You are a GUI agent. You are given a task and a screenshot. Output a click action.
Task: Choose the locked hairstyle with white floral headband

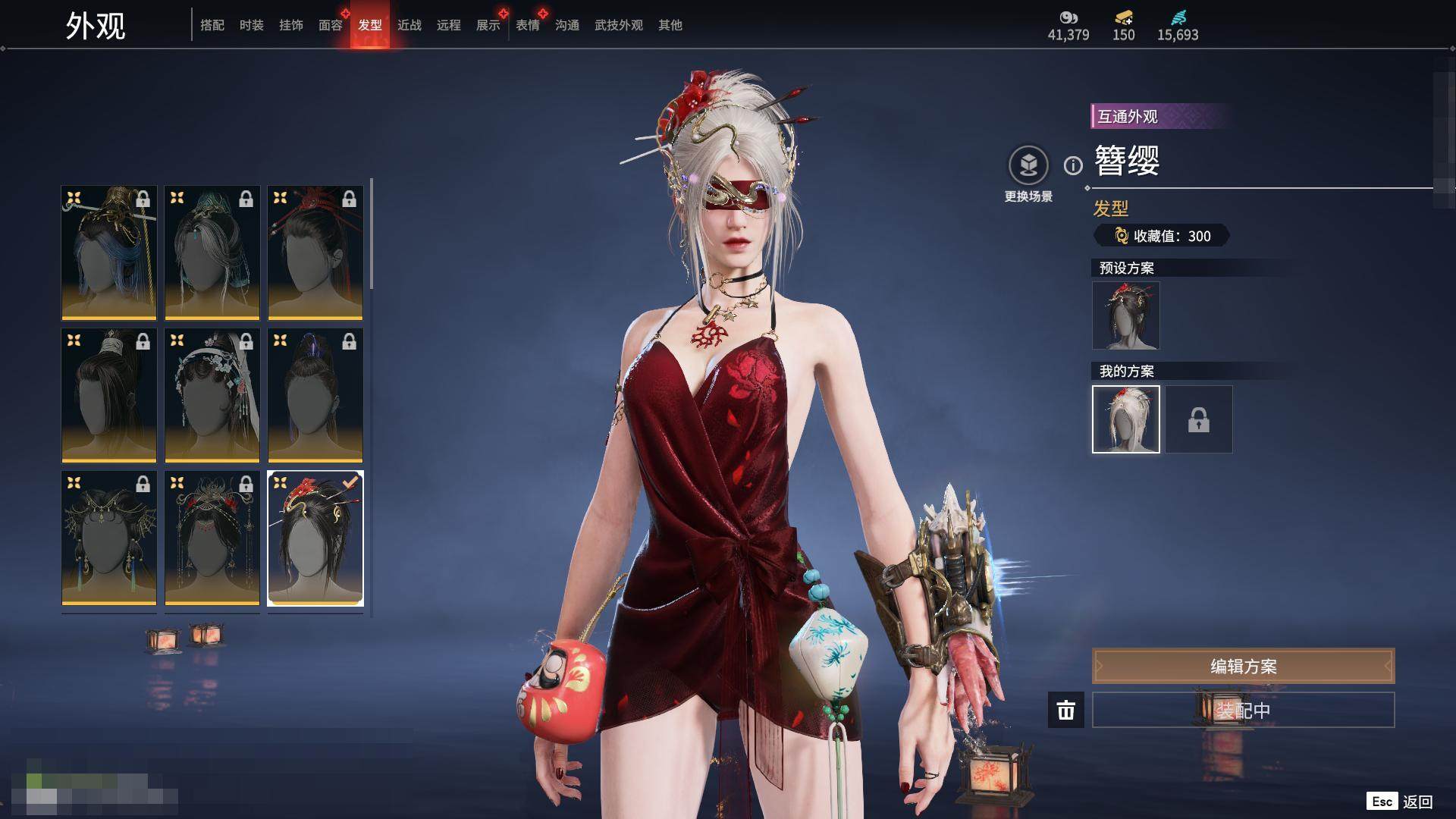212,395
